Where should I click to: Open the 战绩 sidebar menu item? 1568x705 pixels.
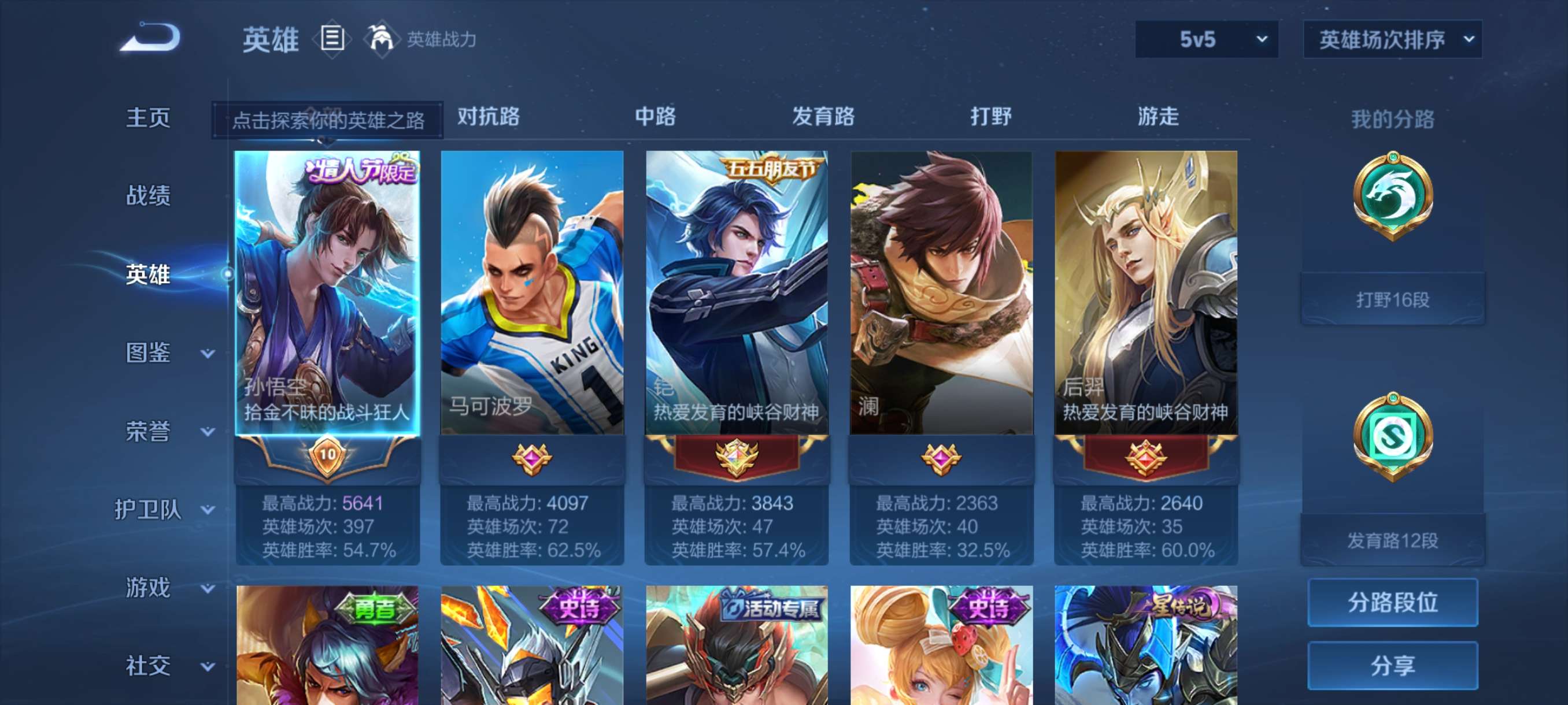(149, 196)
